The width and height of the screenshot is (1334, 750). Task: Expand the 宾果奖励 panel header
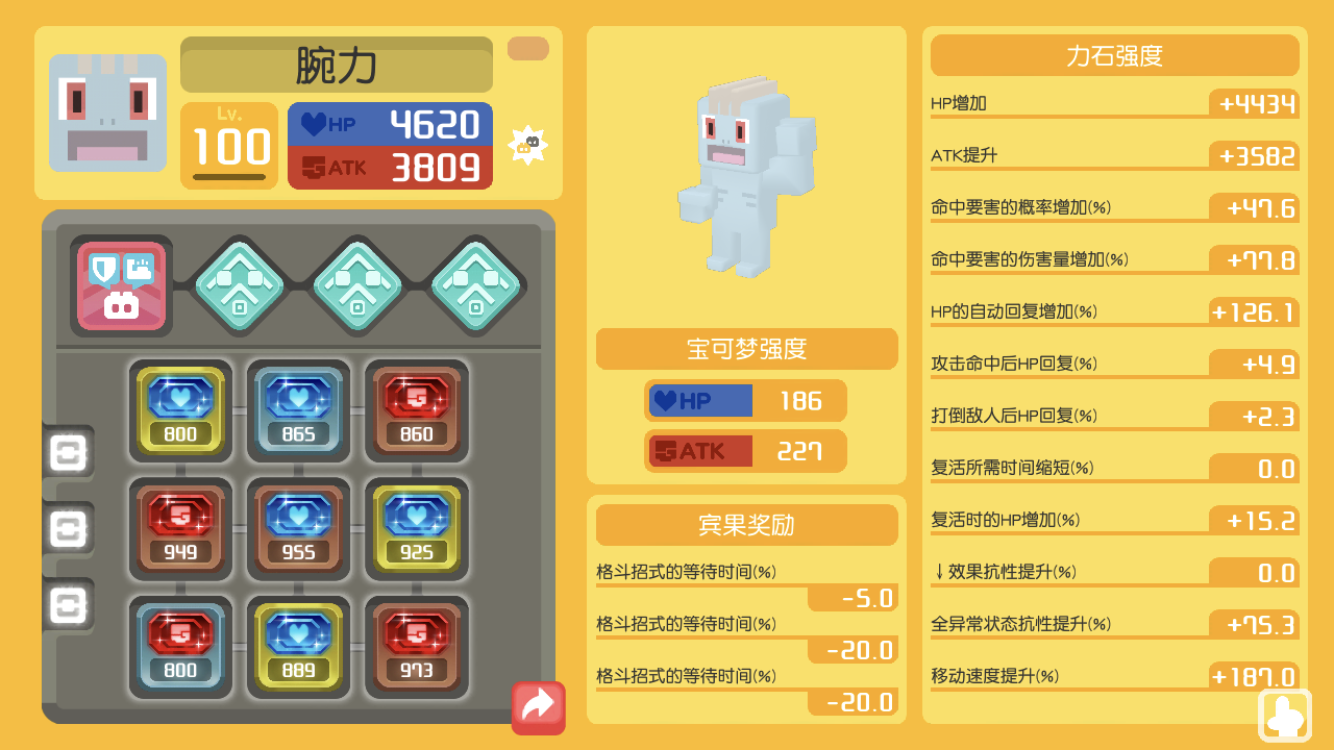tap(745, 525)
